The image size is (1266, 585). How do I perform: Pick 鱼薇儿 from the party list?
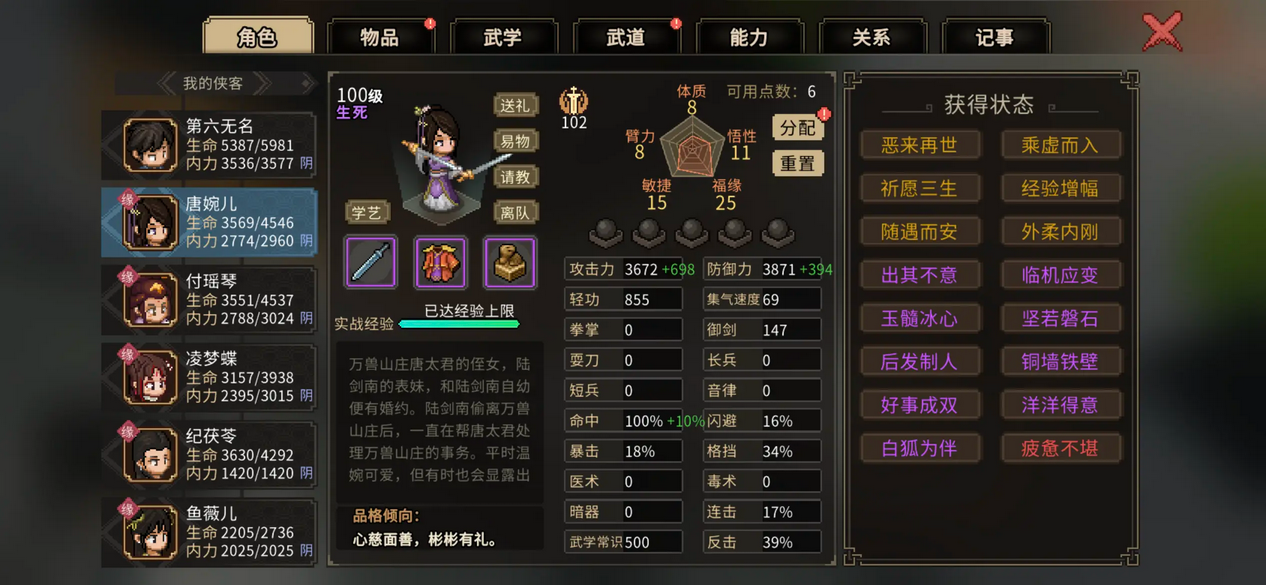[210, 531]
